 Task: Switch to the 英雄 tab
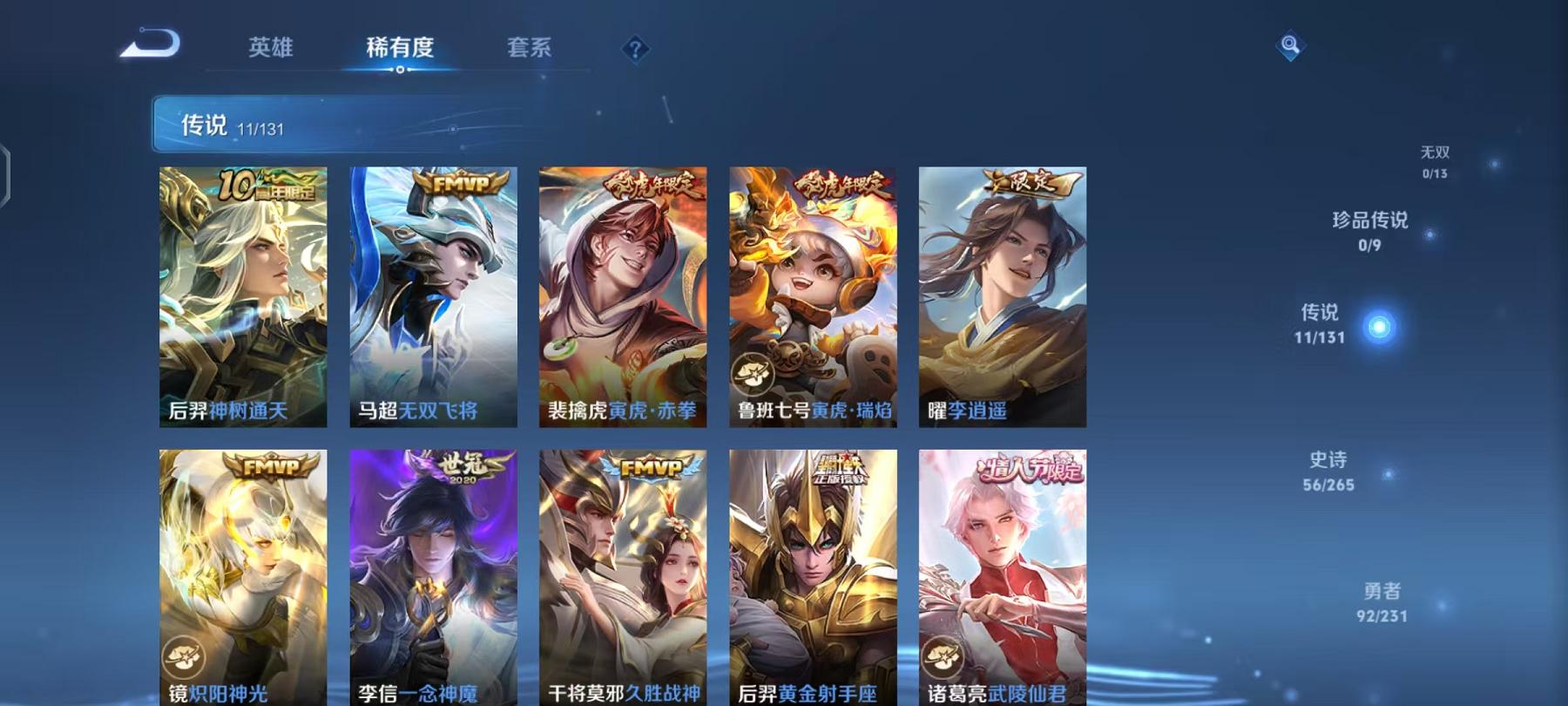(x=270, y=50)
